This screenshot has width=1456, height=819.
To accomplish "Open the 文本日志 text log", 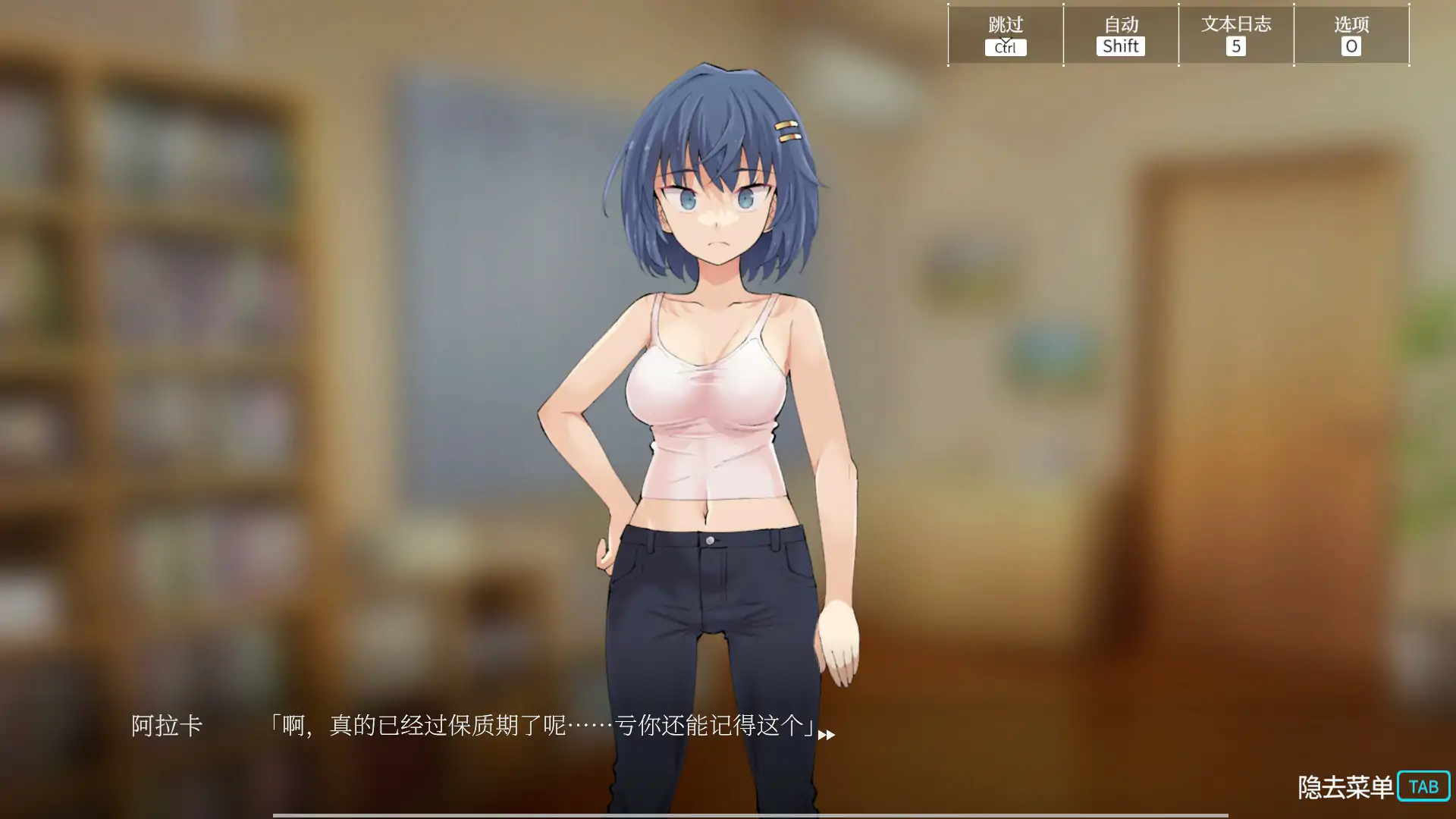I will point(1235,25).
